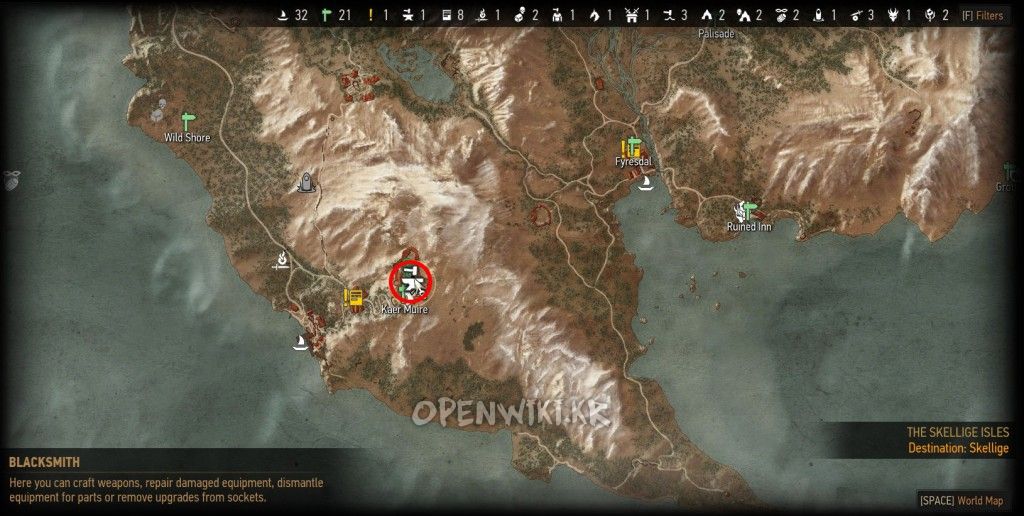Select the circled blacksmith marker at Kaer Muire
This screenshot has height=516, width=1024.
[x=410, y=281]
